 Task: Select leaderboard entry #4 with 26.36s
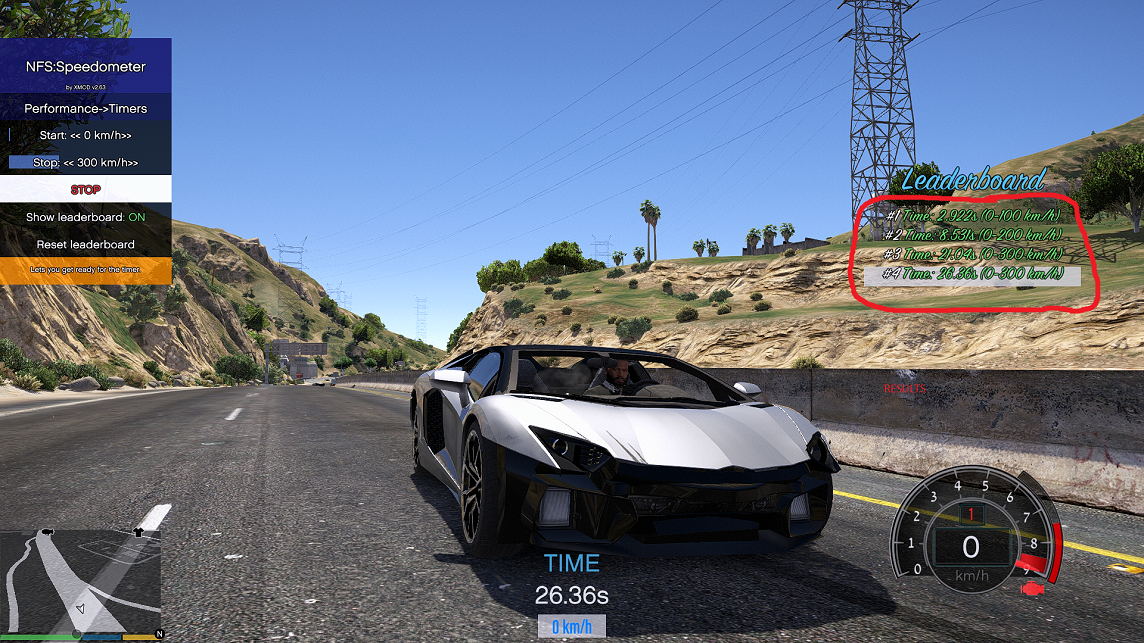click(972, 275)
